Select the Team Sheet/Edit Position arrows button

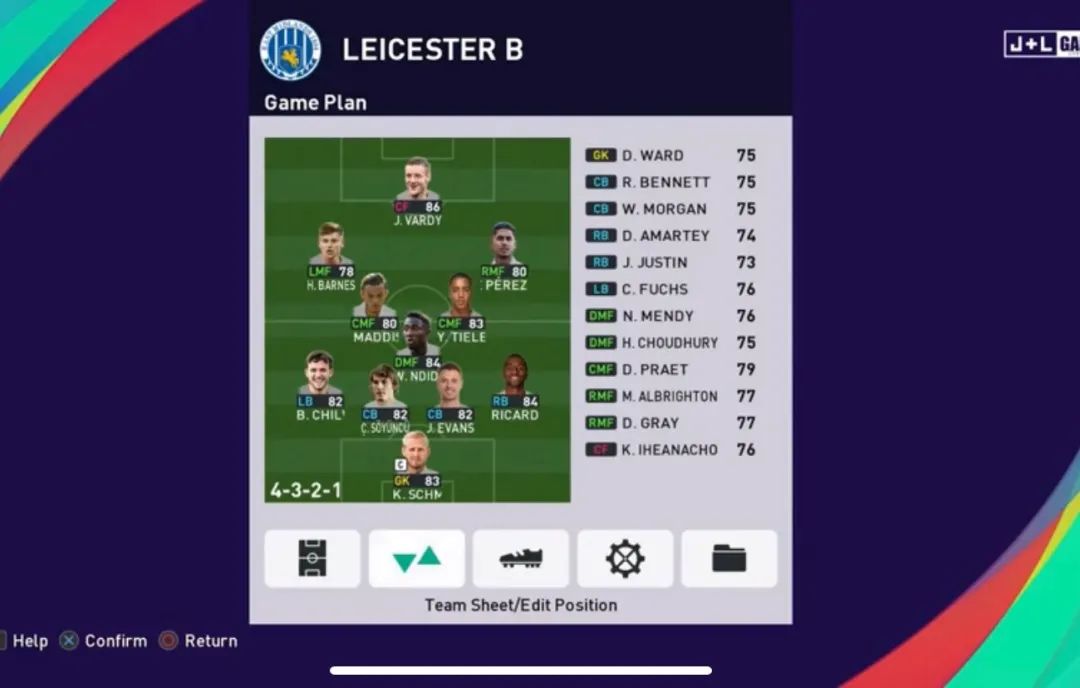coord(416,558)
